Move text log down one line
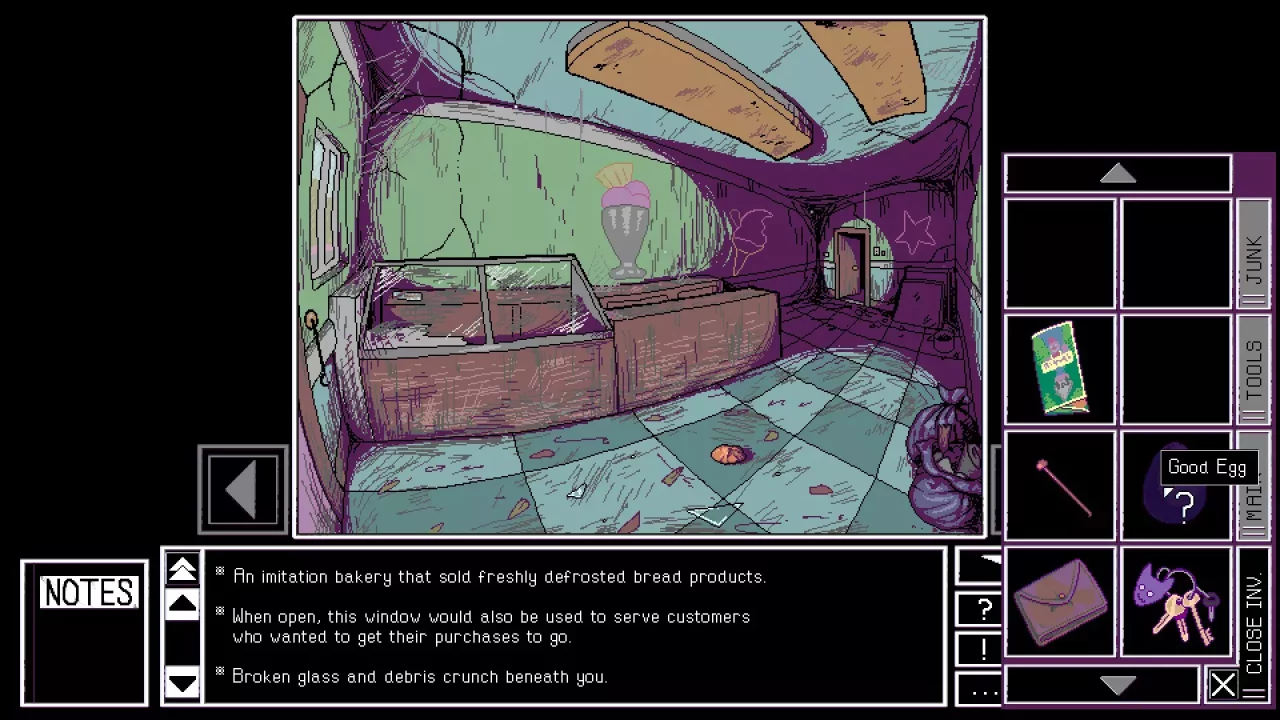 182,683
